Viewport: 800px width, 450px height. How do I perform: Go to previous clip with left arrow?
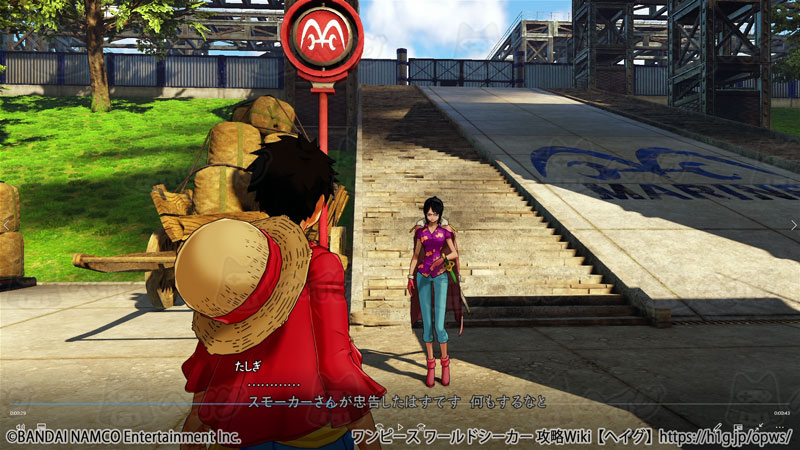(x=8, y=225)
